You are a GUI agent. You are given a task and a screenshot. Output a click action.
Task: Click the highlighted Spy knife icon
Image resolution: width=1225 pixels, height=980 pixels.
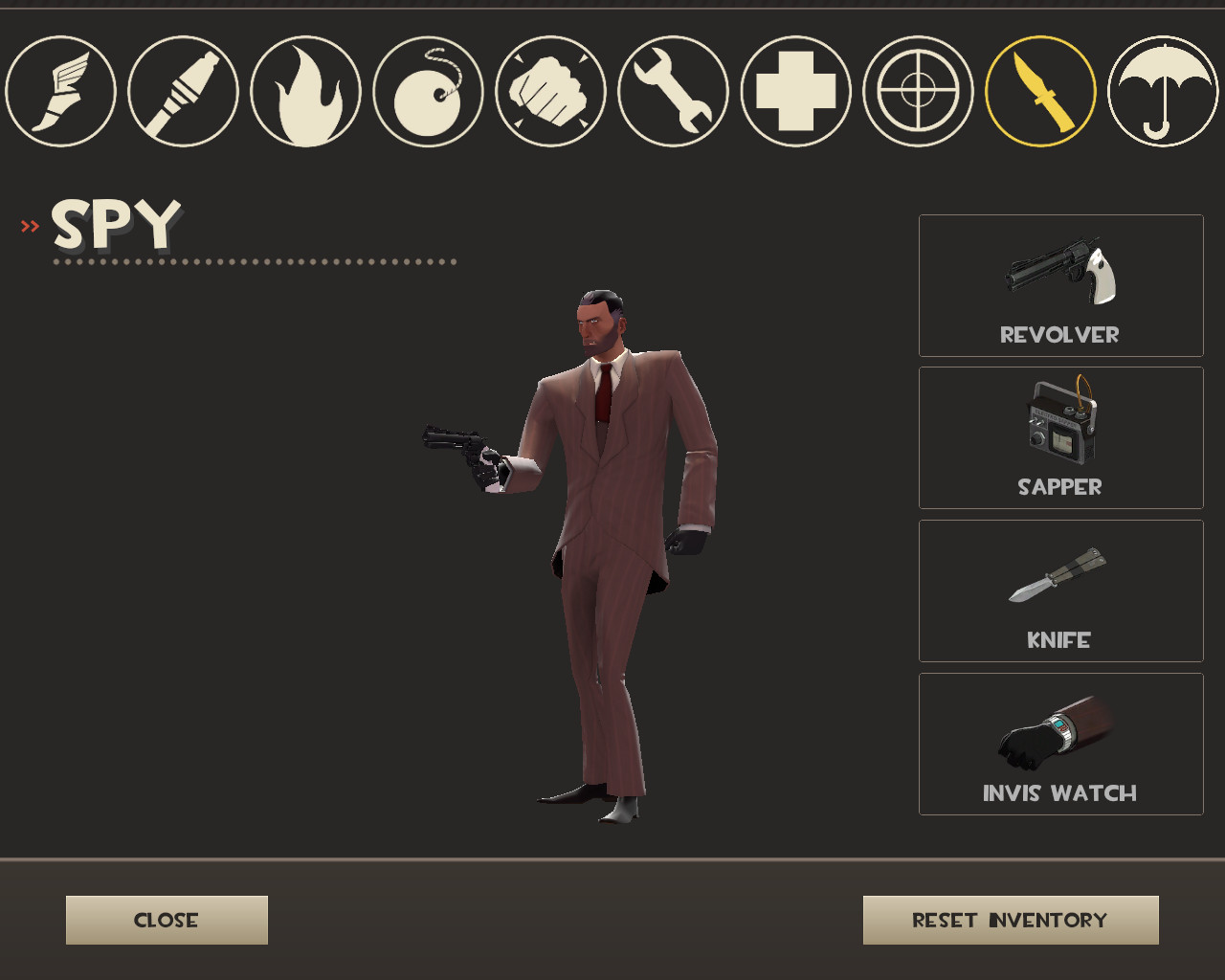(1039, 90)
